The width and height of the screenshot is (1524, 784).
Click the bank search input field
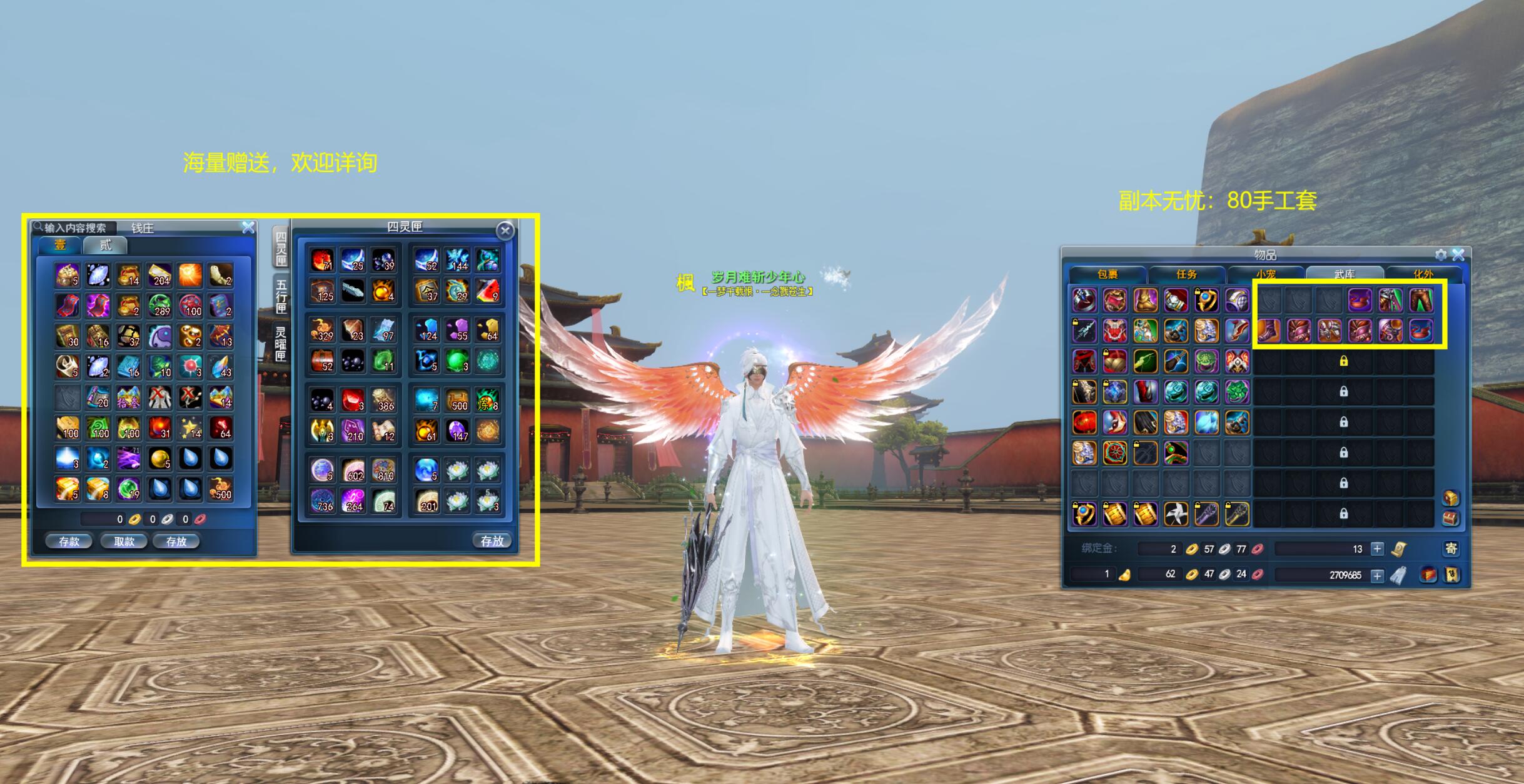(x=75, y=228)
